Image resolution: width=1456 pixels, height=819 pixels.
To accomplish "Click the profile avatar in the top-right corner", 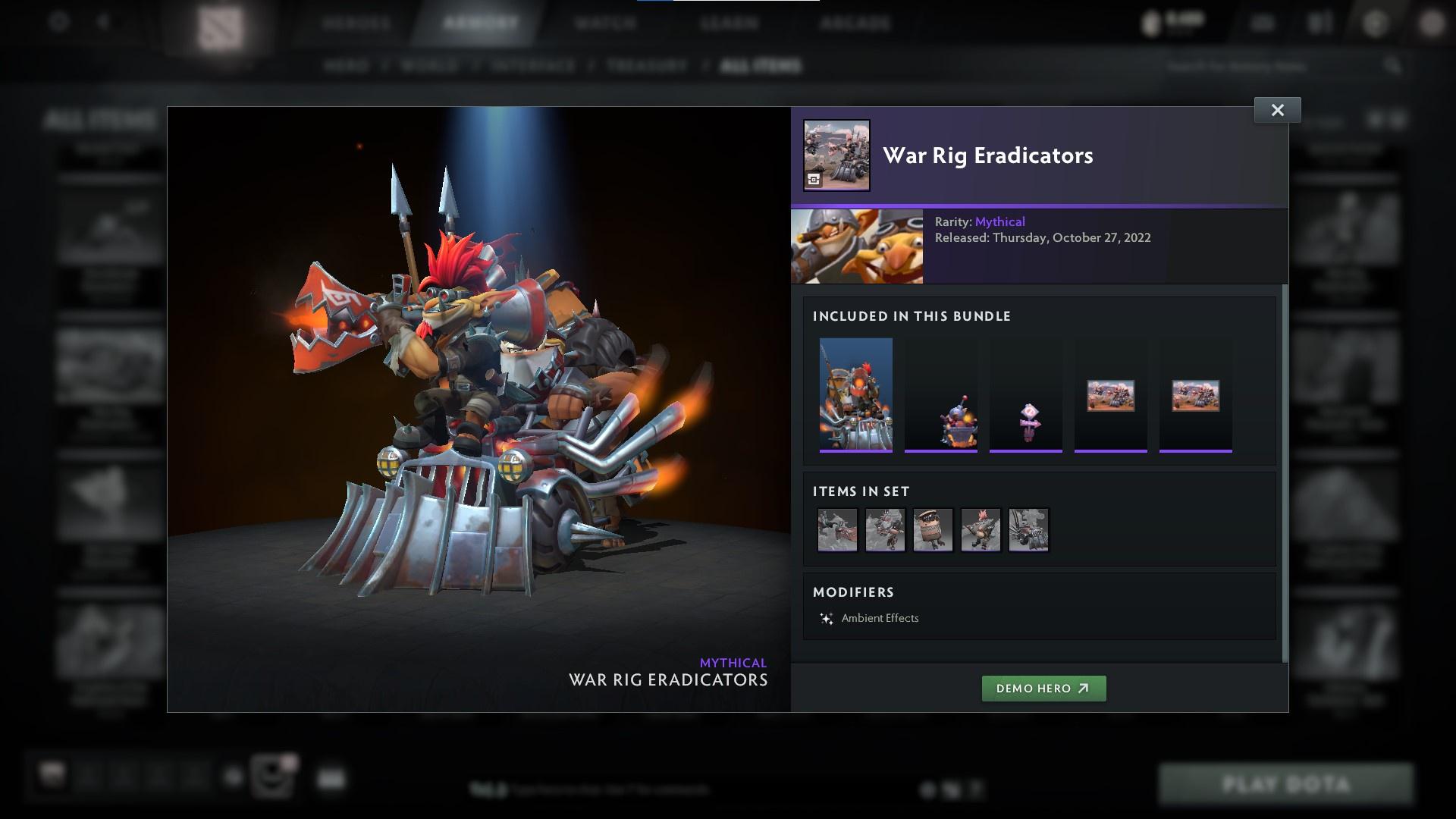I will click(1432, 23).
